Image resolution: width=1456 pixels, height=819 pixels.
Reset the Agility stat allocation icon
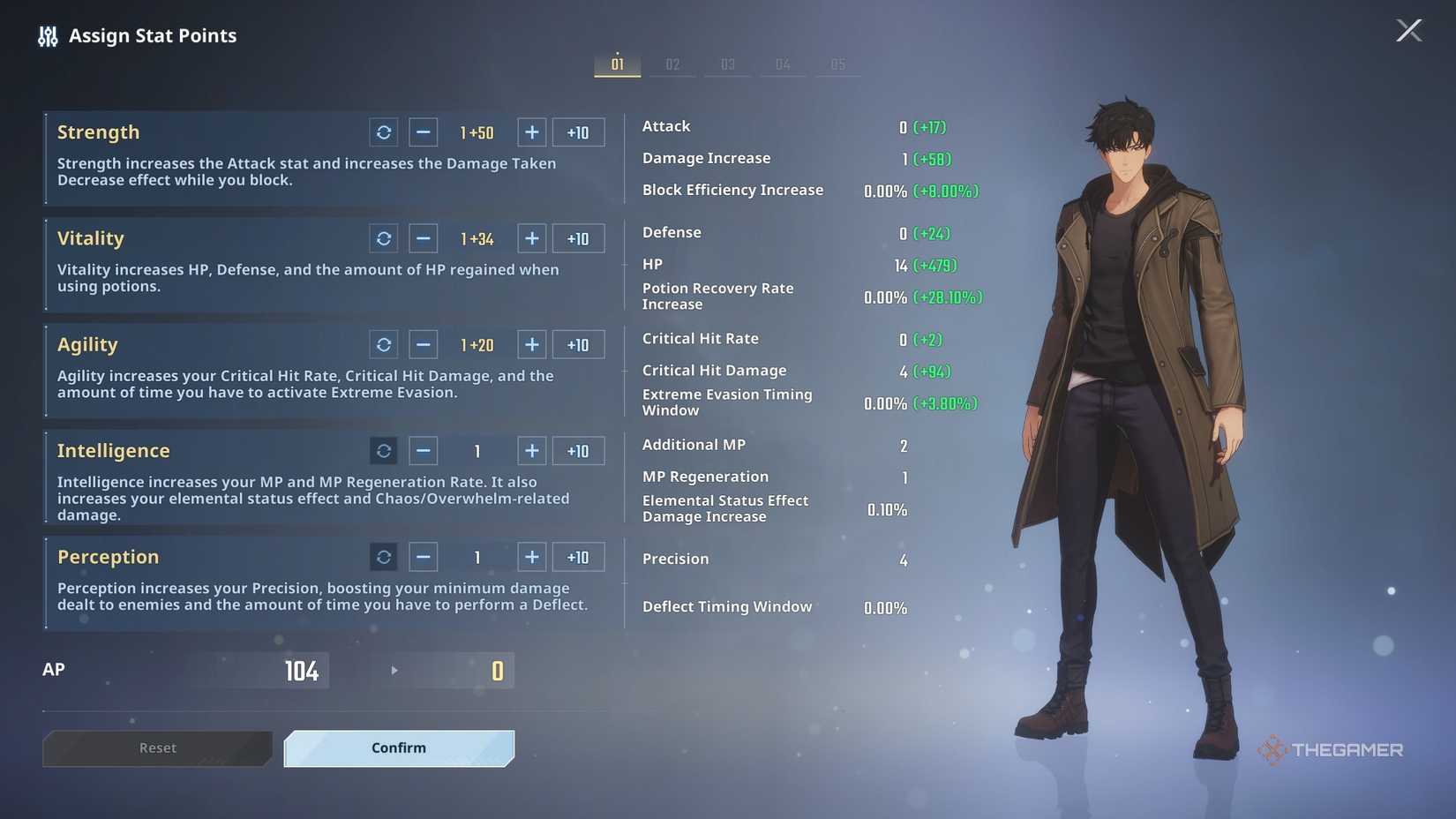tap(383, 344)
